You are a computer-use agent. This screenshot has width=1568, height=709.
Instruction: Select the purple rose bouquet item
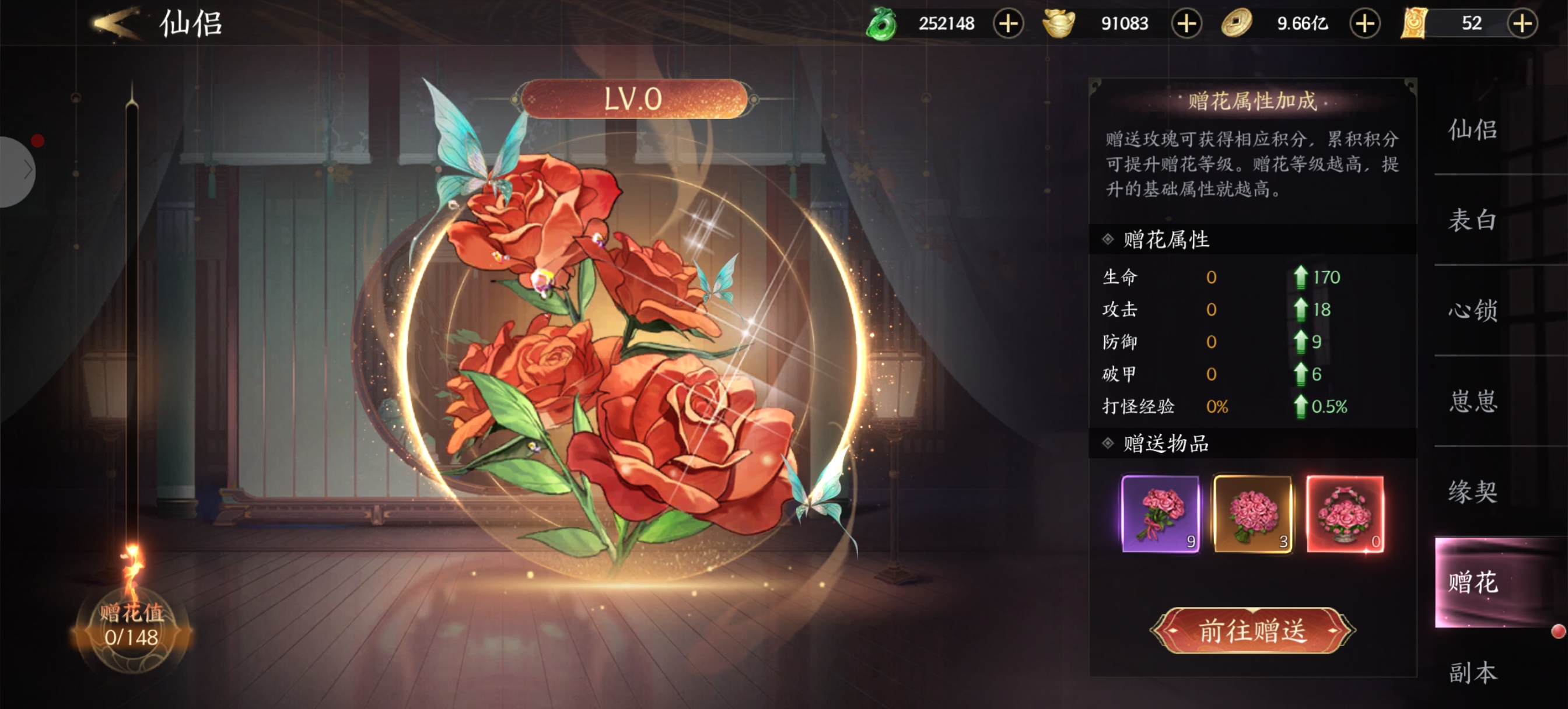(1160, 514)
